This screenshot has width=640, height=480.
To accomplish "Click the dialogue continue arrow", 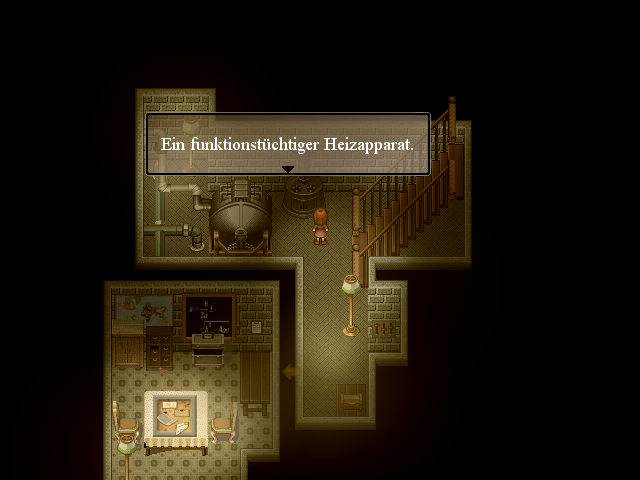I will pos(288,170).
